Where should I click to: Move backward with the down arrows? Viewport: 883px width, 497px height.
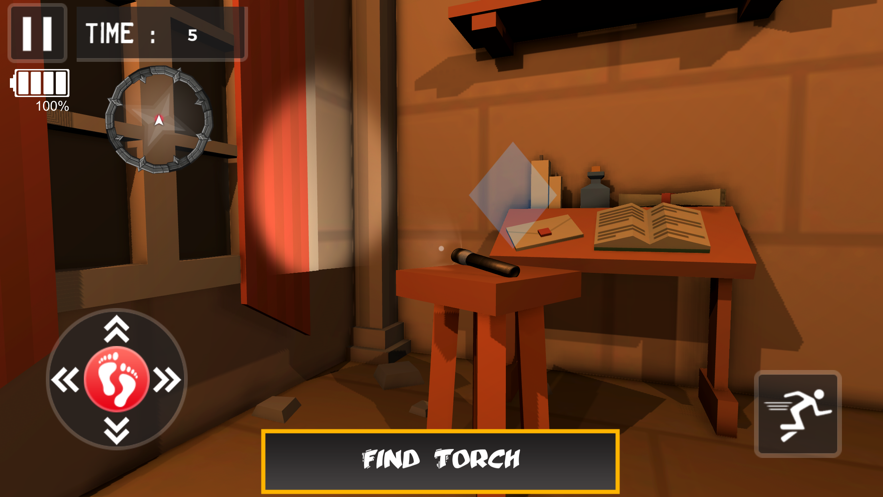point(117,430)
